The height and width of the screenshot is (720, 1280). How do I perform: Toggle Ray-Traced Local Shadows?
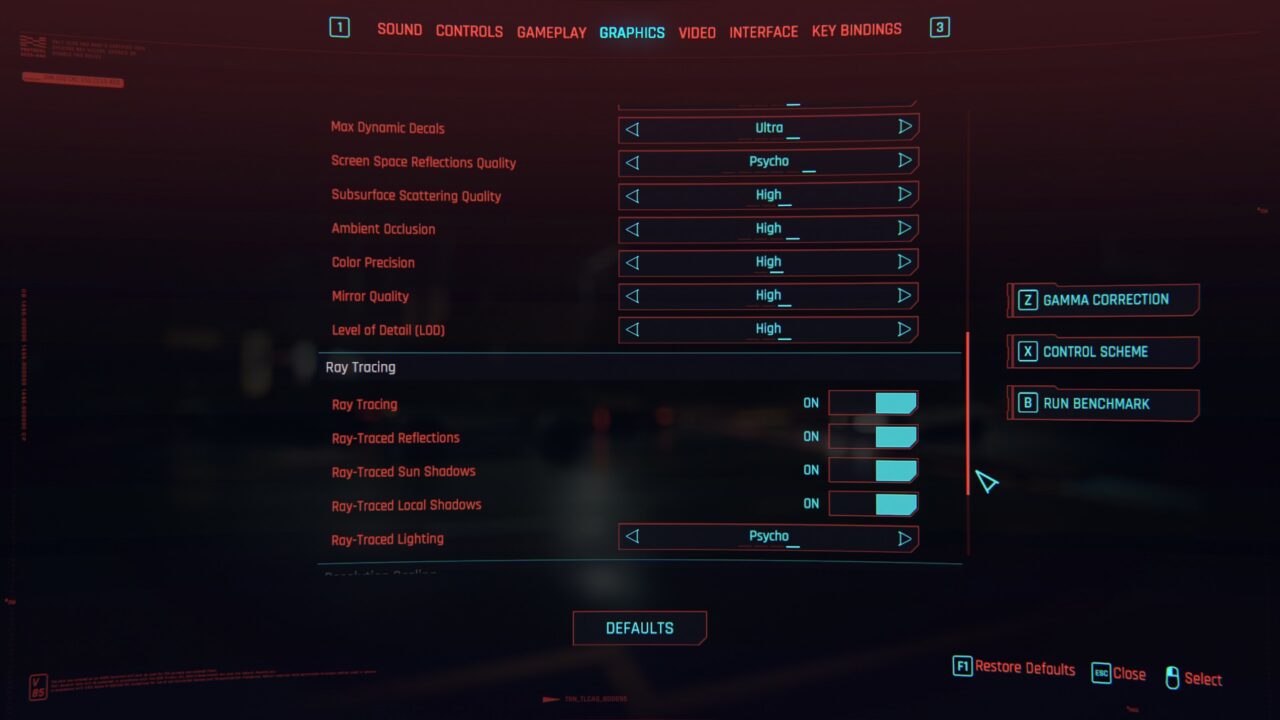[873, 504]
